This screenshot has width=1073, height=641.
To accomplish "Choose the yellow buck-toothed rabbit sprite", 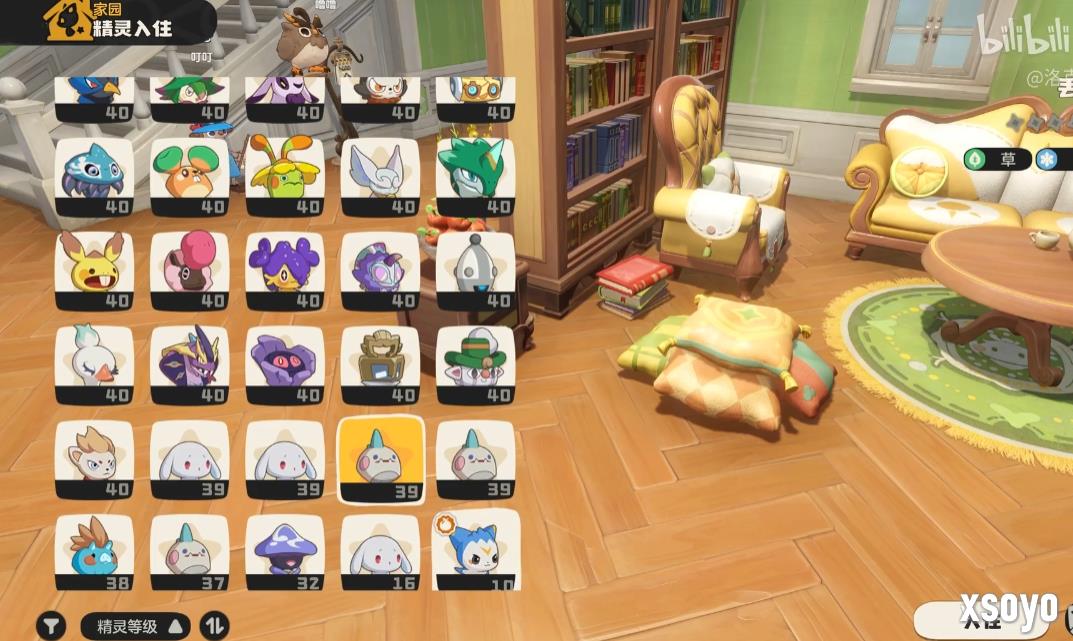I will coord(94,270).
